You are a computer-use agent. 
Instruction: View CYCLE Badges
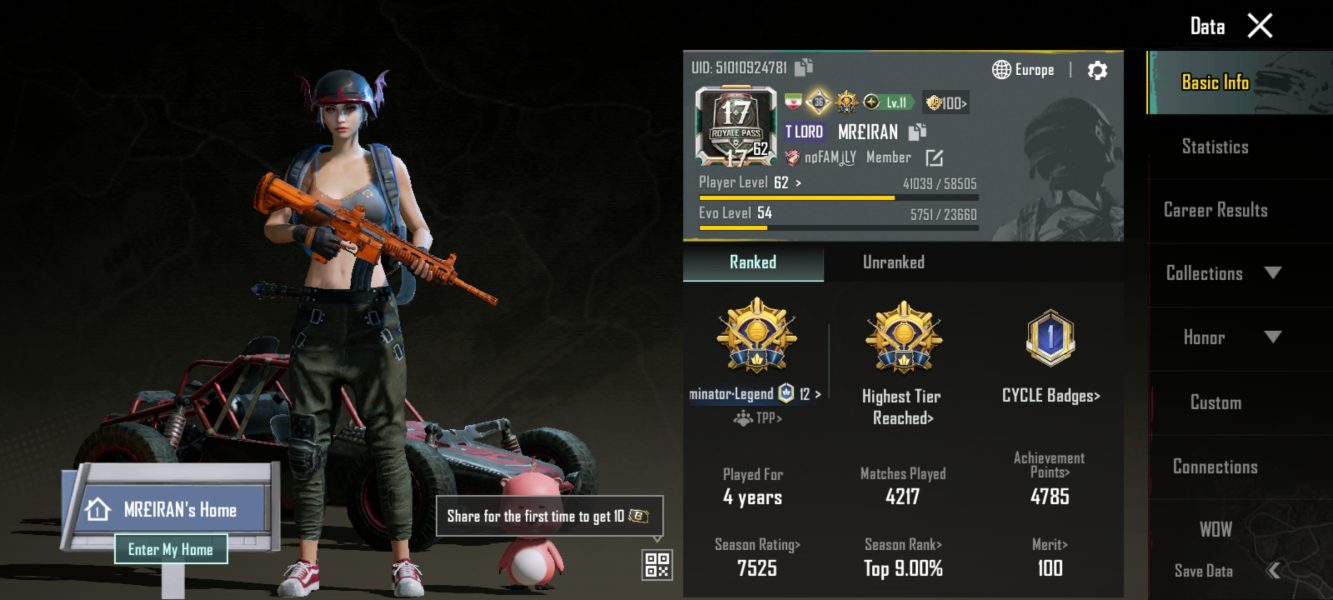pyautogui.click(x=1050, y=396)
